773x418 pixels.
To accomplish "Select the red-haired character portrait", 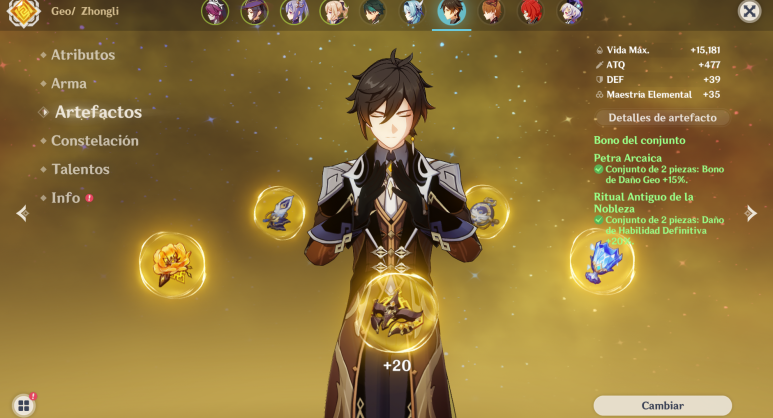I will (x=531, y=12).
